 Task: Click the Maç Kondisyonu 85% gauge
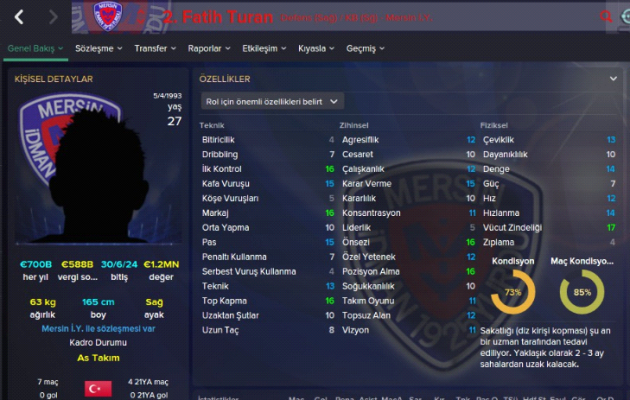(582, 292)
